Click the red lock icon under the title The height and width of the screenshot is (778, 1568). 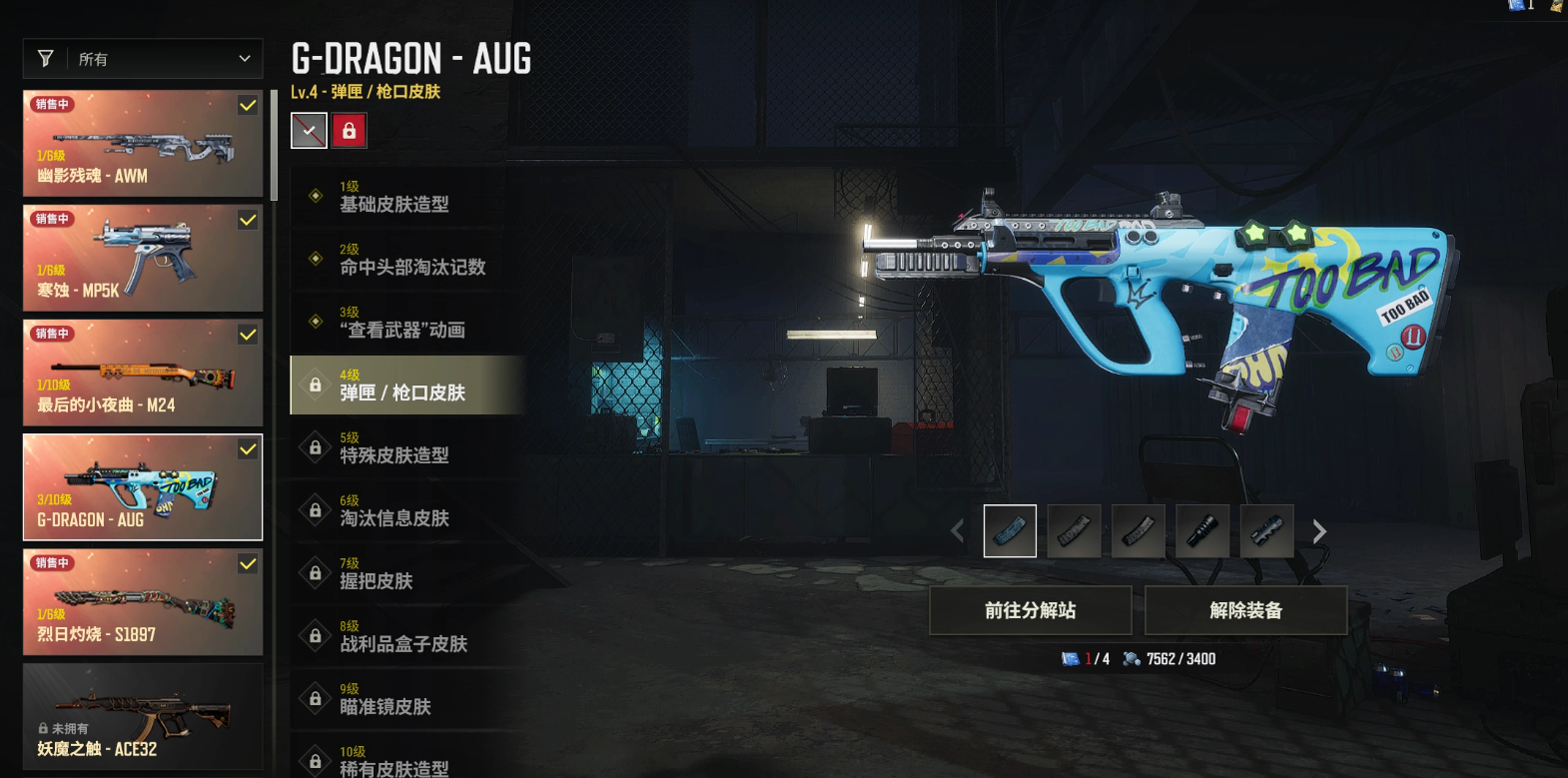[x=350, y=131]
